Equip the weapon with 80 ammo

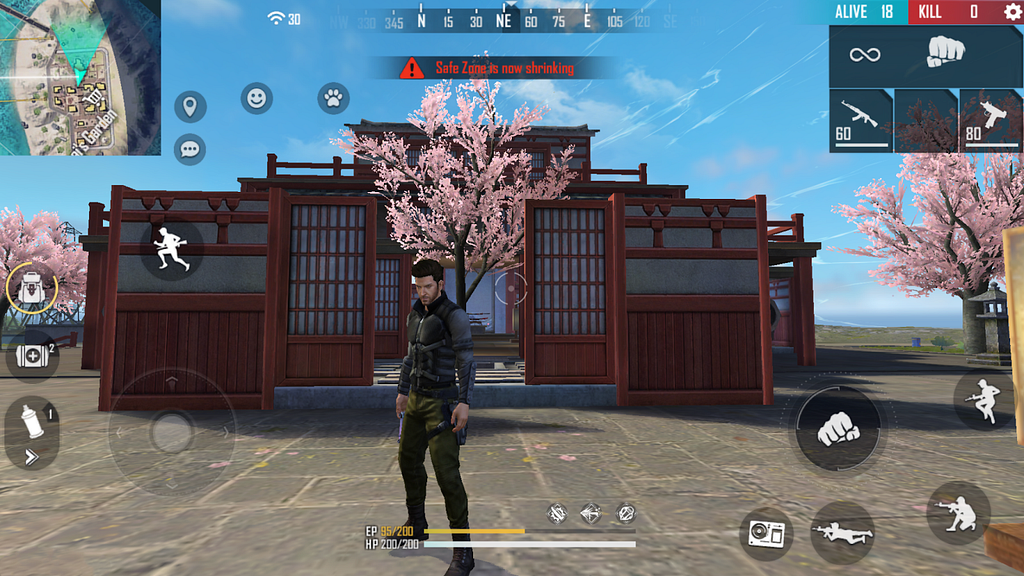tap(990, 120)
